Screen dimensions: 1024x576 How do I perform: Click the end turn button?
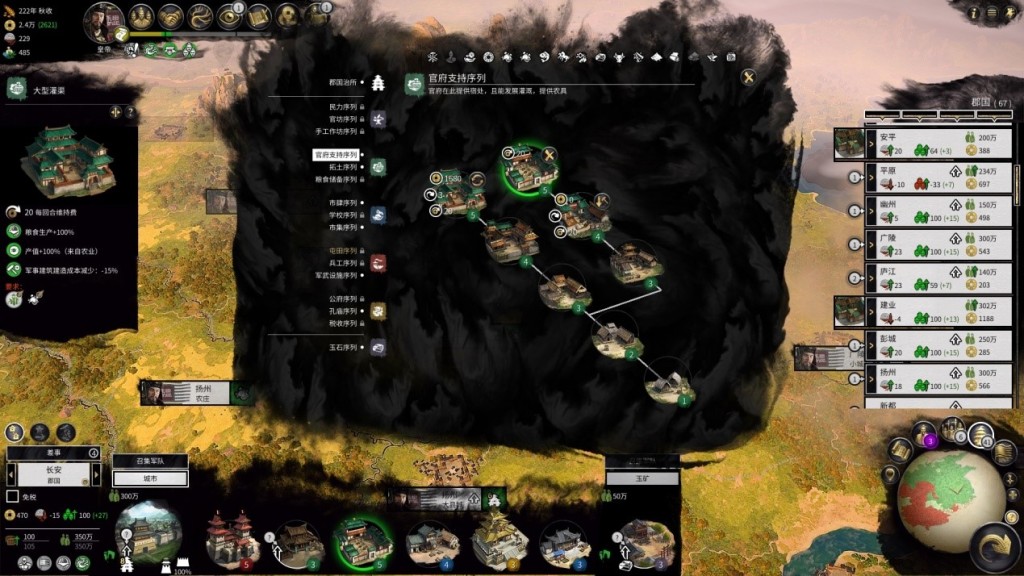pyautogui.click(x=994, y=548)
